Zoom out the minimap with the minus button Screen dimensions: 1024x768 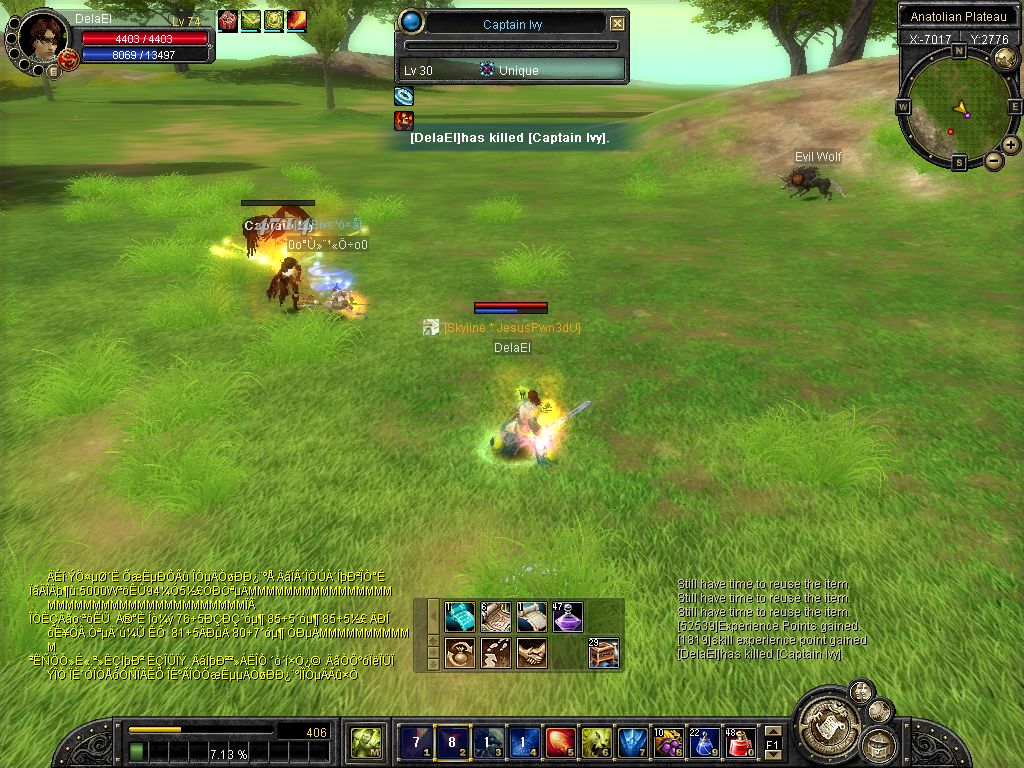[994, 160]
